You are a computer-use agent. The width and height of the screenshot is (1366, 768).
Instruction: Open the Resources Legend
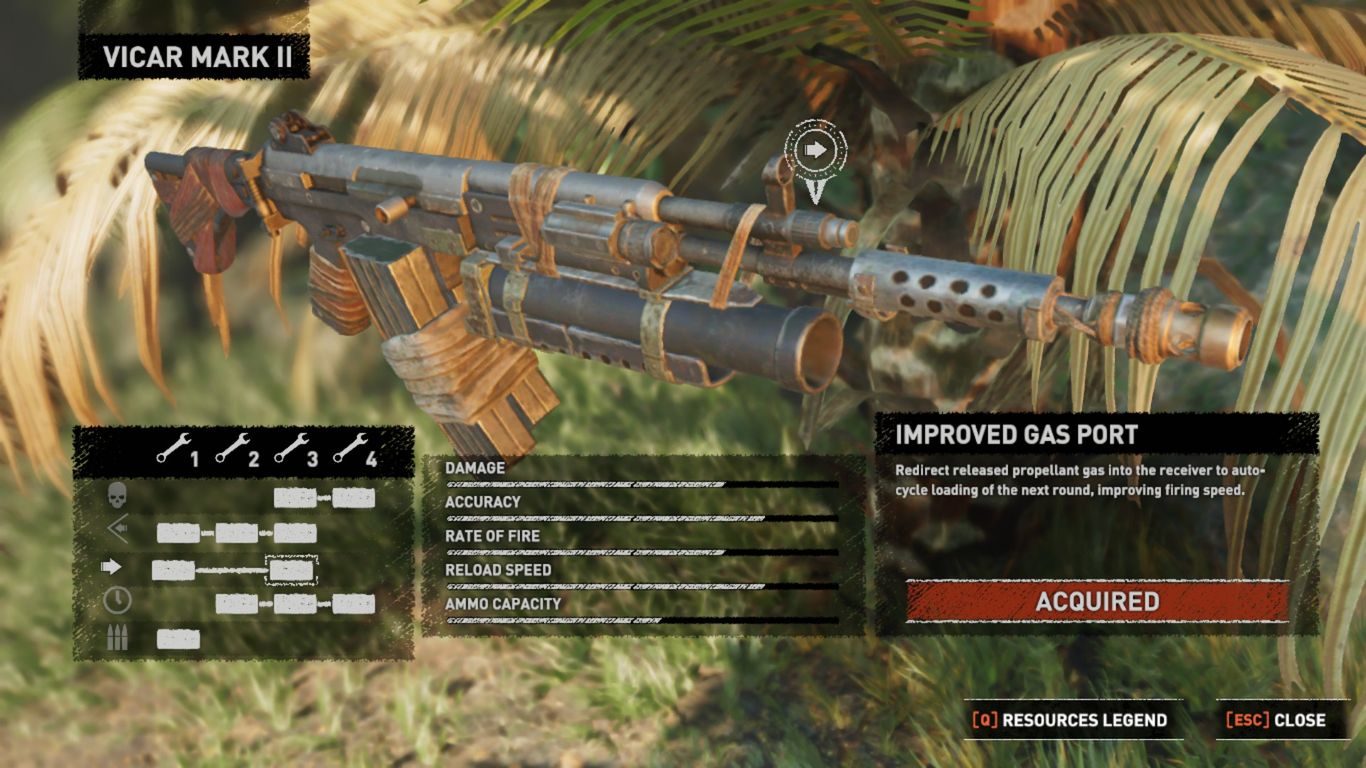[x=1070, y=720]
